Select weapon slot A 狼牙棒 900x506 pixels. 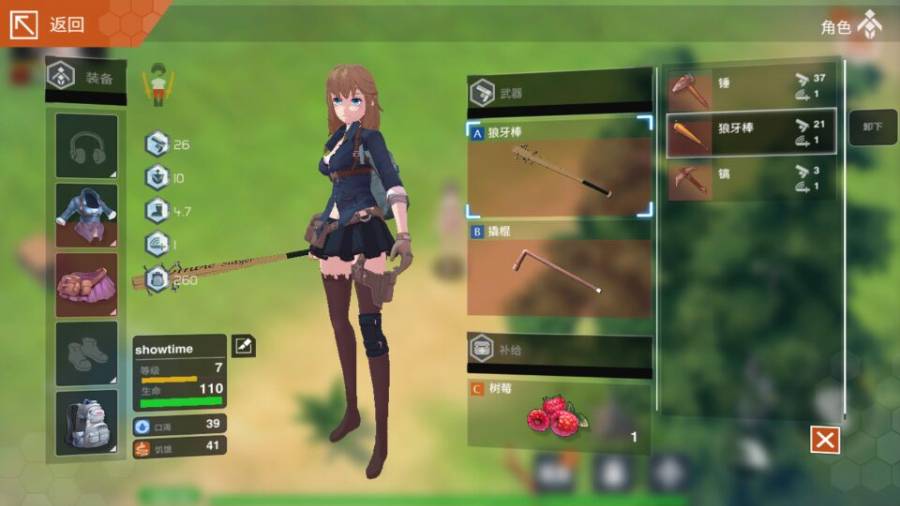[x=559, y=169]
